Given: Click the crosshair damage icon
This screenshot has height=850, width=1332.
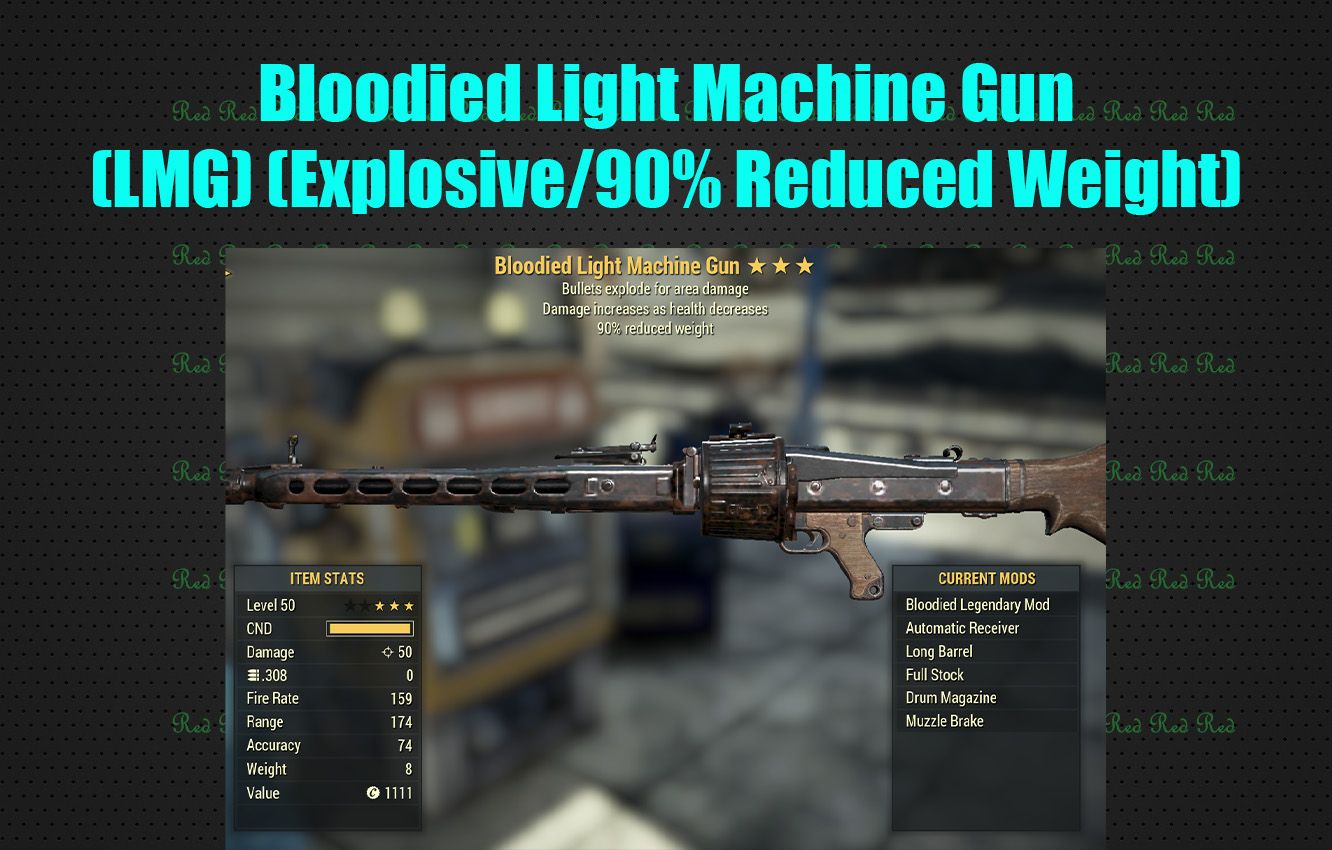Looking at the screenshot, I should 390,653.
